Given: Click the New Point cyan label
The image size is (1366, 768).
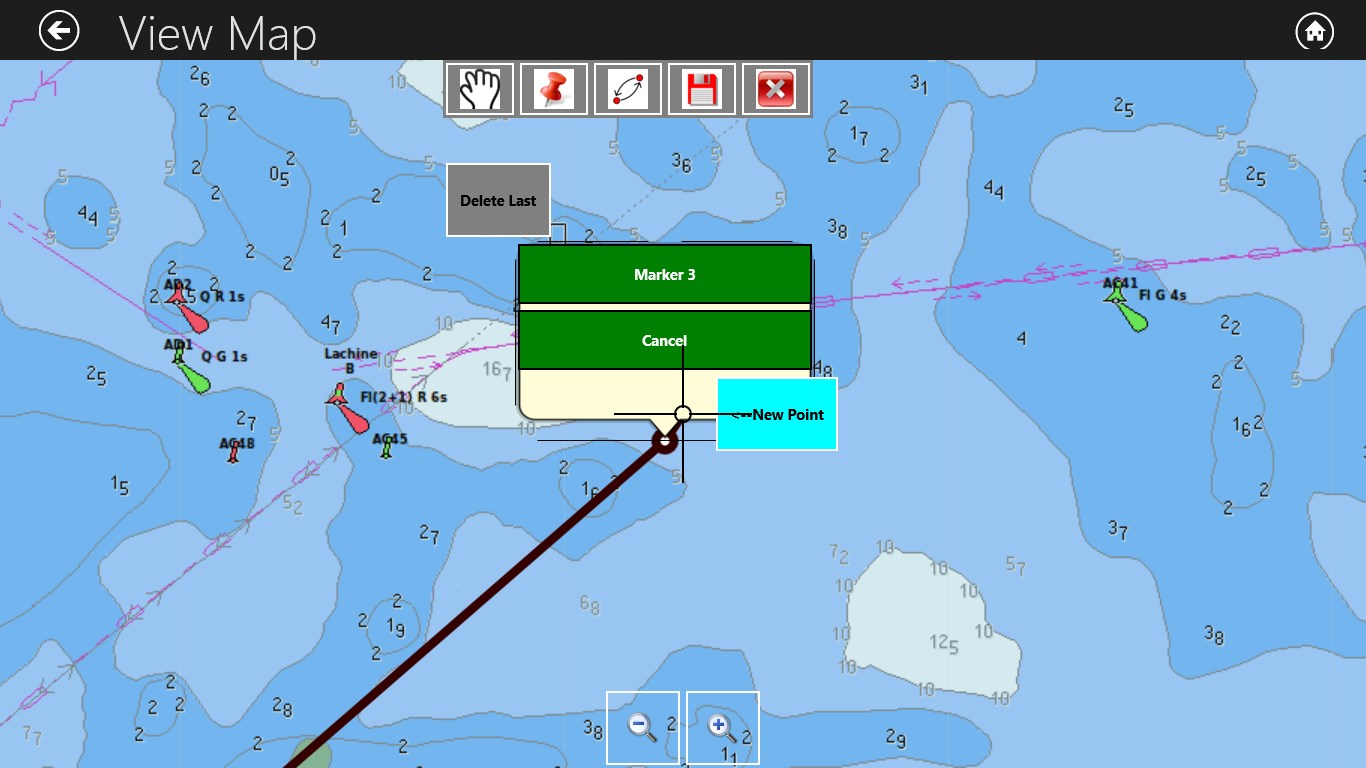Looking at the screenshot, I should coord(777,413).
